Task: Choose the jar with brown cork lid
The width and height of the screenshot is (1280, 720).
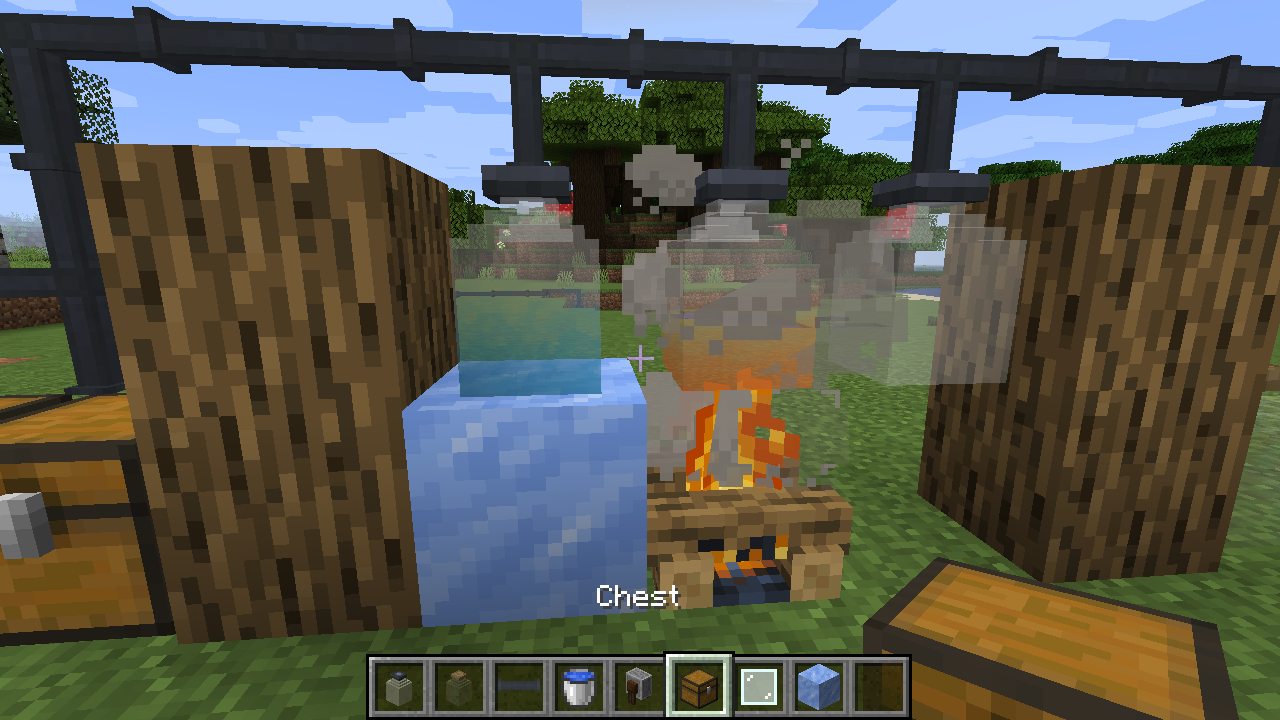Action: point(459,686)
